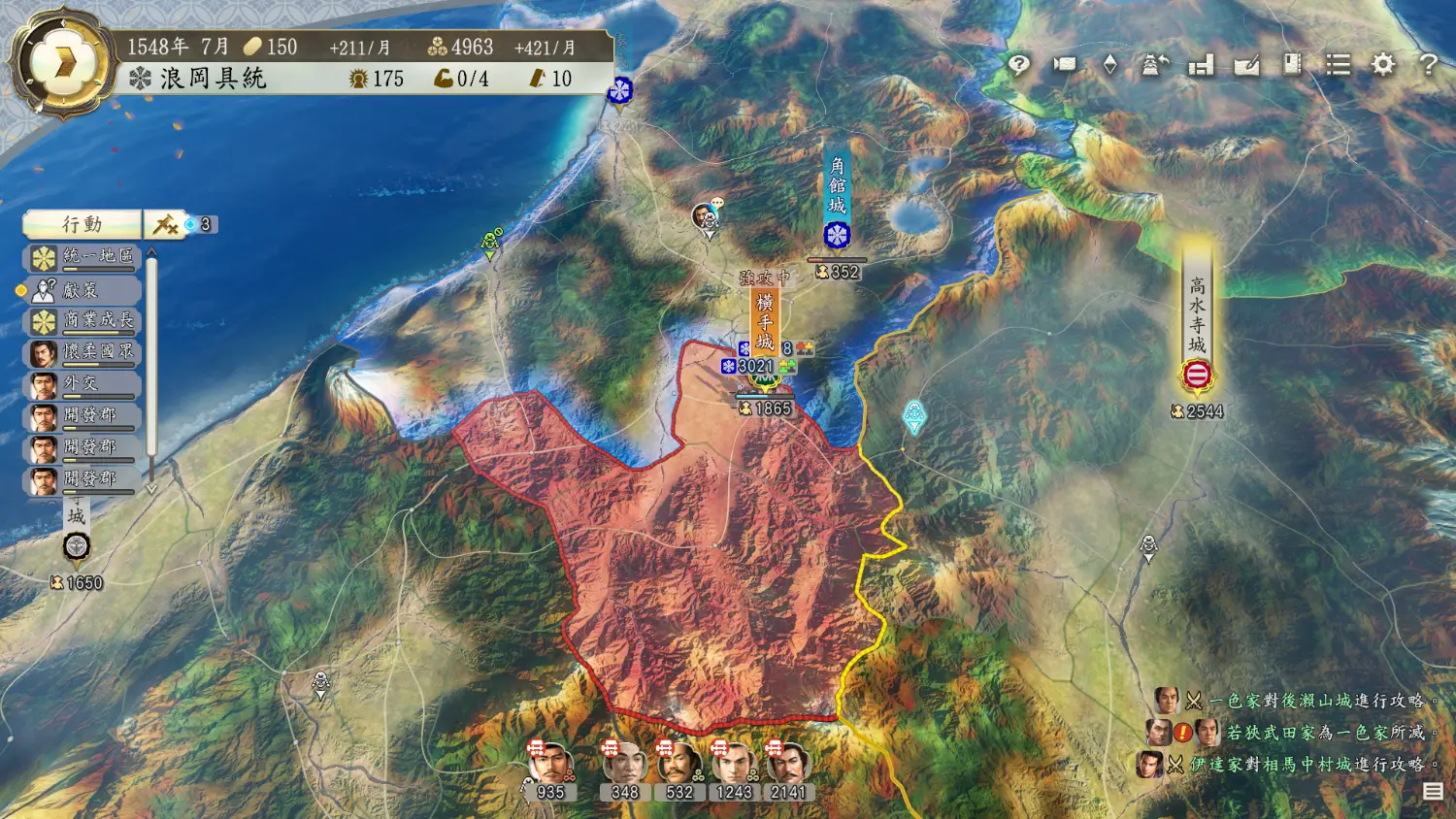This screenshot has height=819, width=1456.
Task: Open the speech bubble question icon
Action: click(1018, 65)
